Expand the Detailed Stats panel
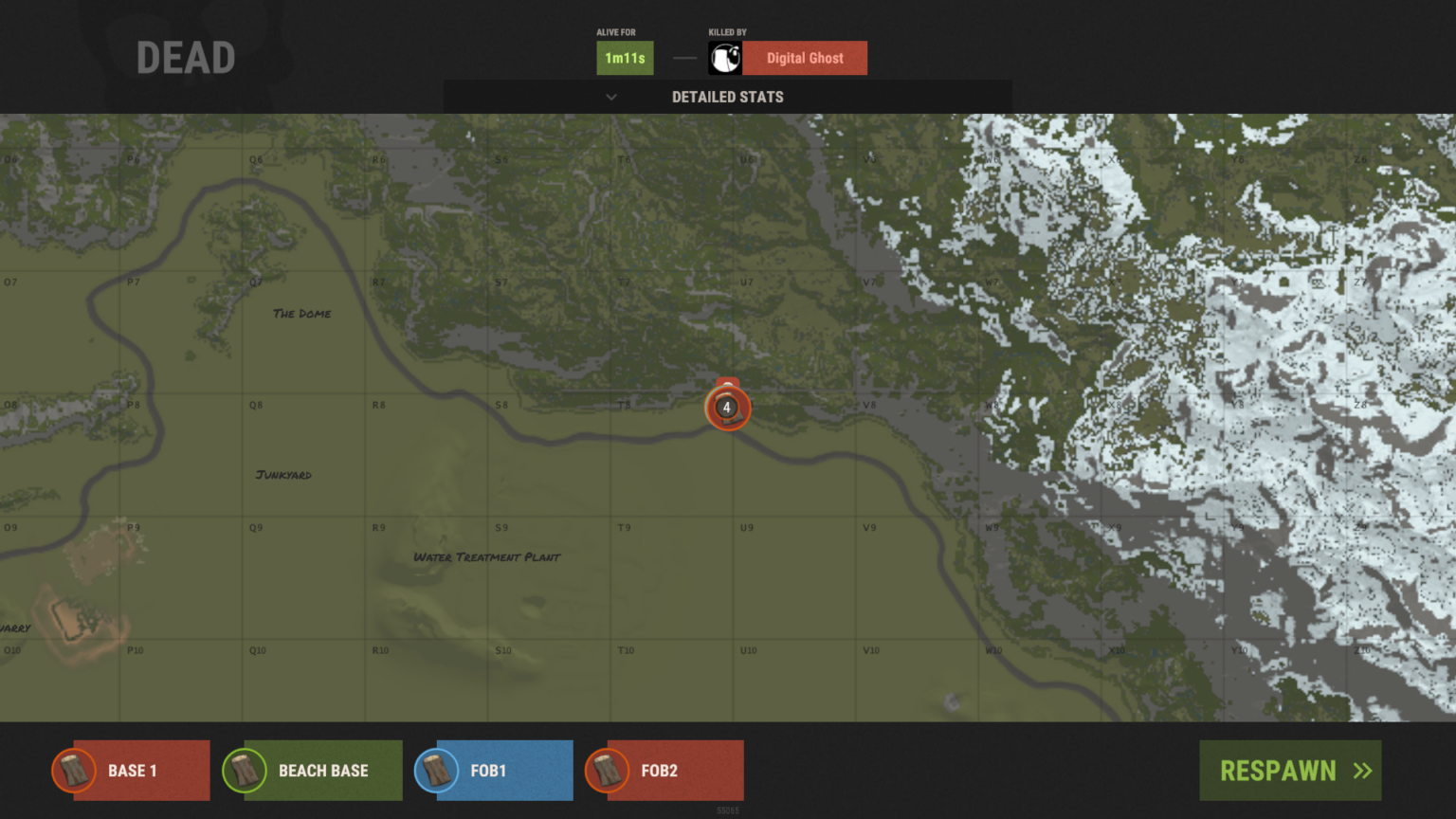The width and height of the screenshot is (1456, 819). point(727,97)
